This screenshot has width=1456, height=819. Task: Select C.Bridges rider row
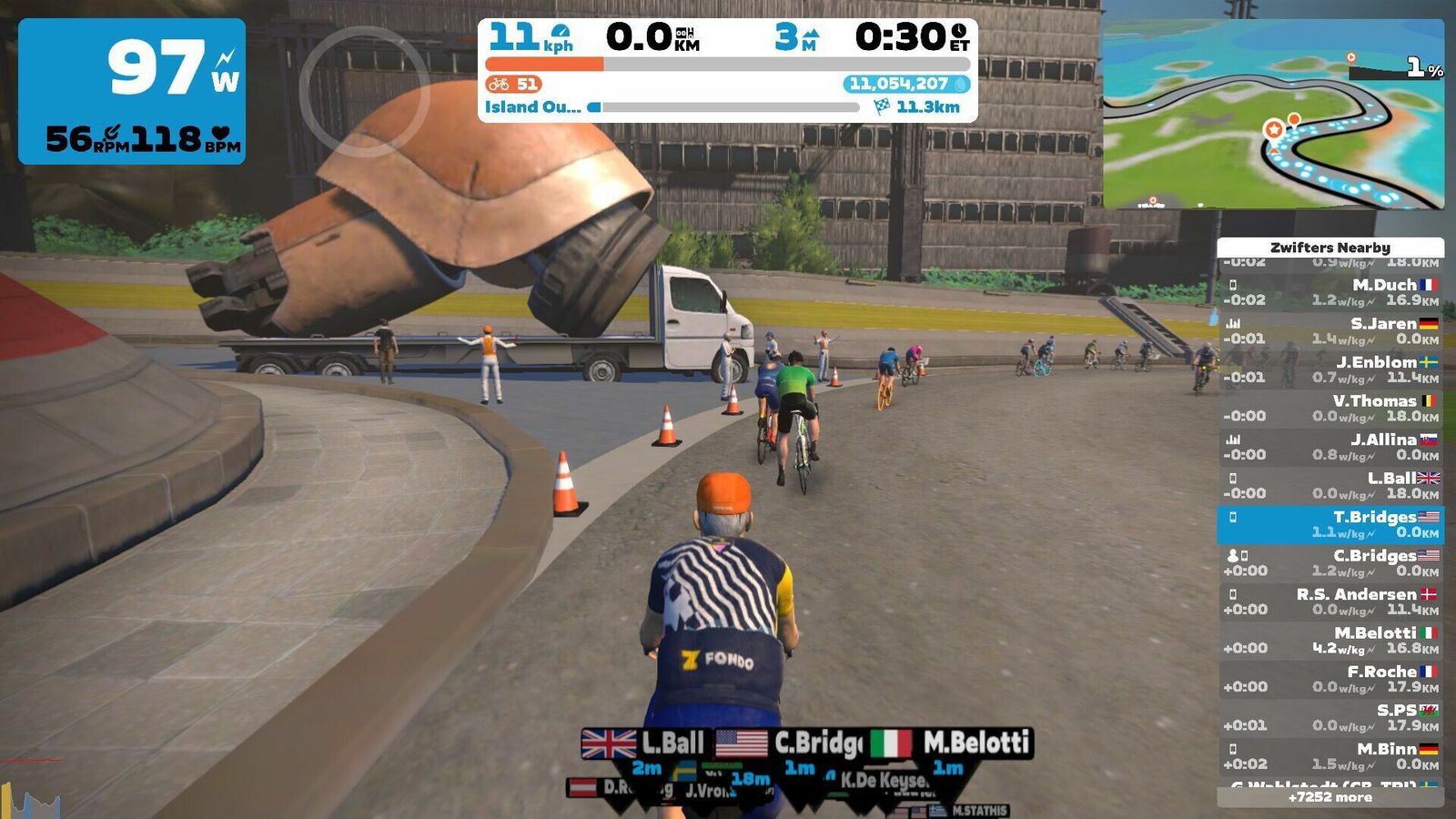[1330, 562]
